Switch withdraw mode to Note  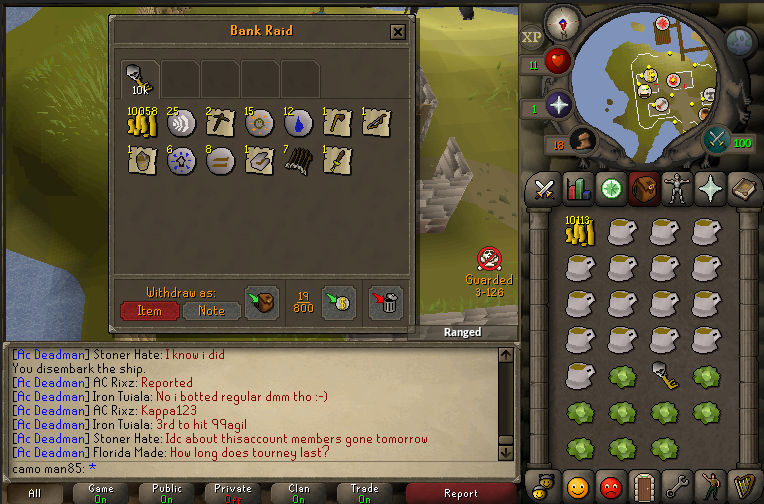[x=211, y=310]
